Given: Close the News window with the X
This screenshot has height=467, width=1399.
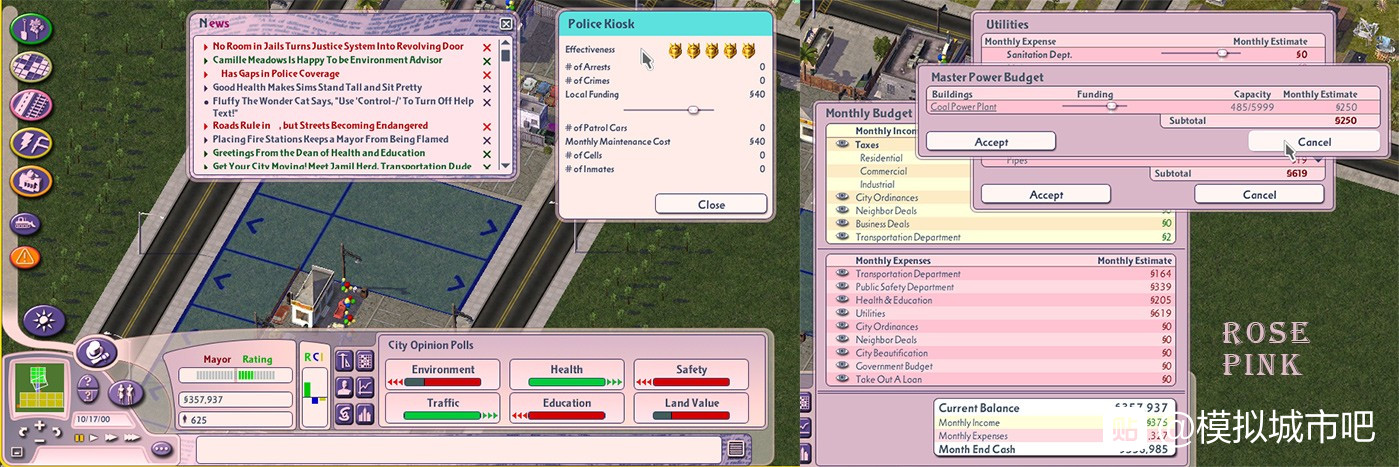Looking at the screenshot, I should 506,23.
